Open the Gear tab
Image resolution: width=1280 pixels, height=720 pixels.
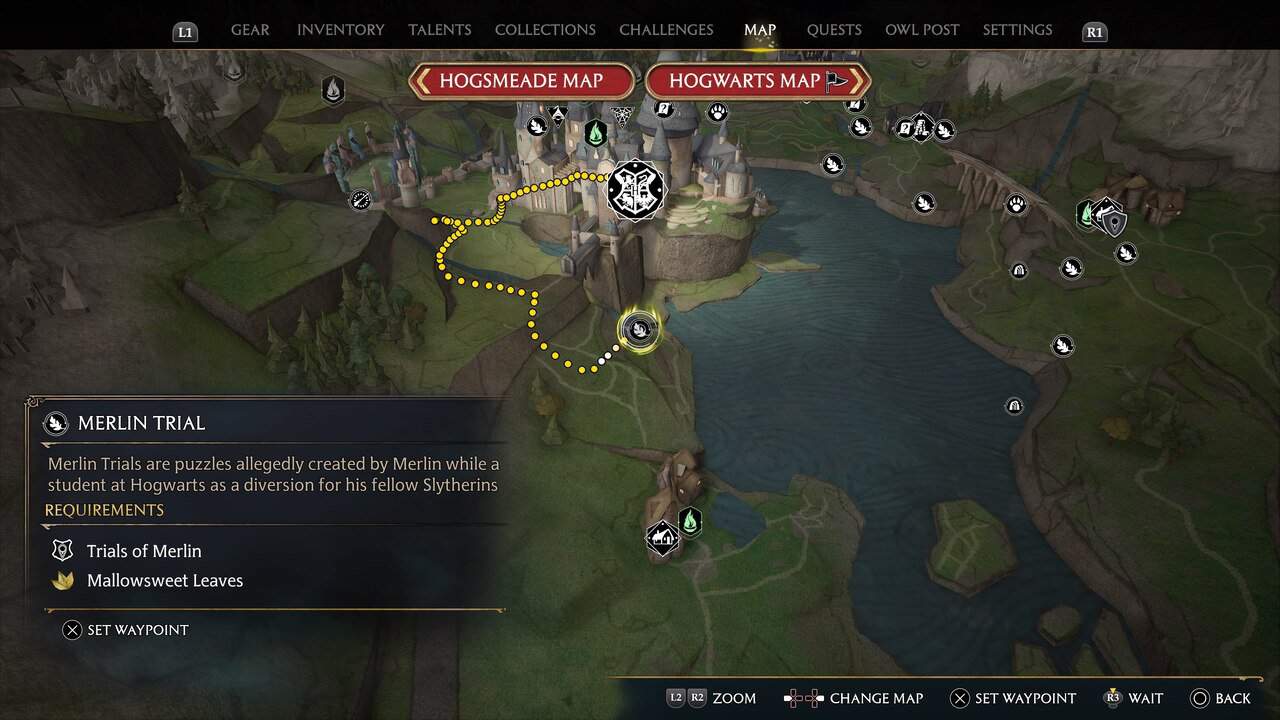coord(250,30)
